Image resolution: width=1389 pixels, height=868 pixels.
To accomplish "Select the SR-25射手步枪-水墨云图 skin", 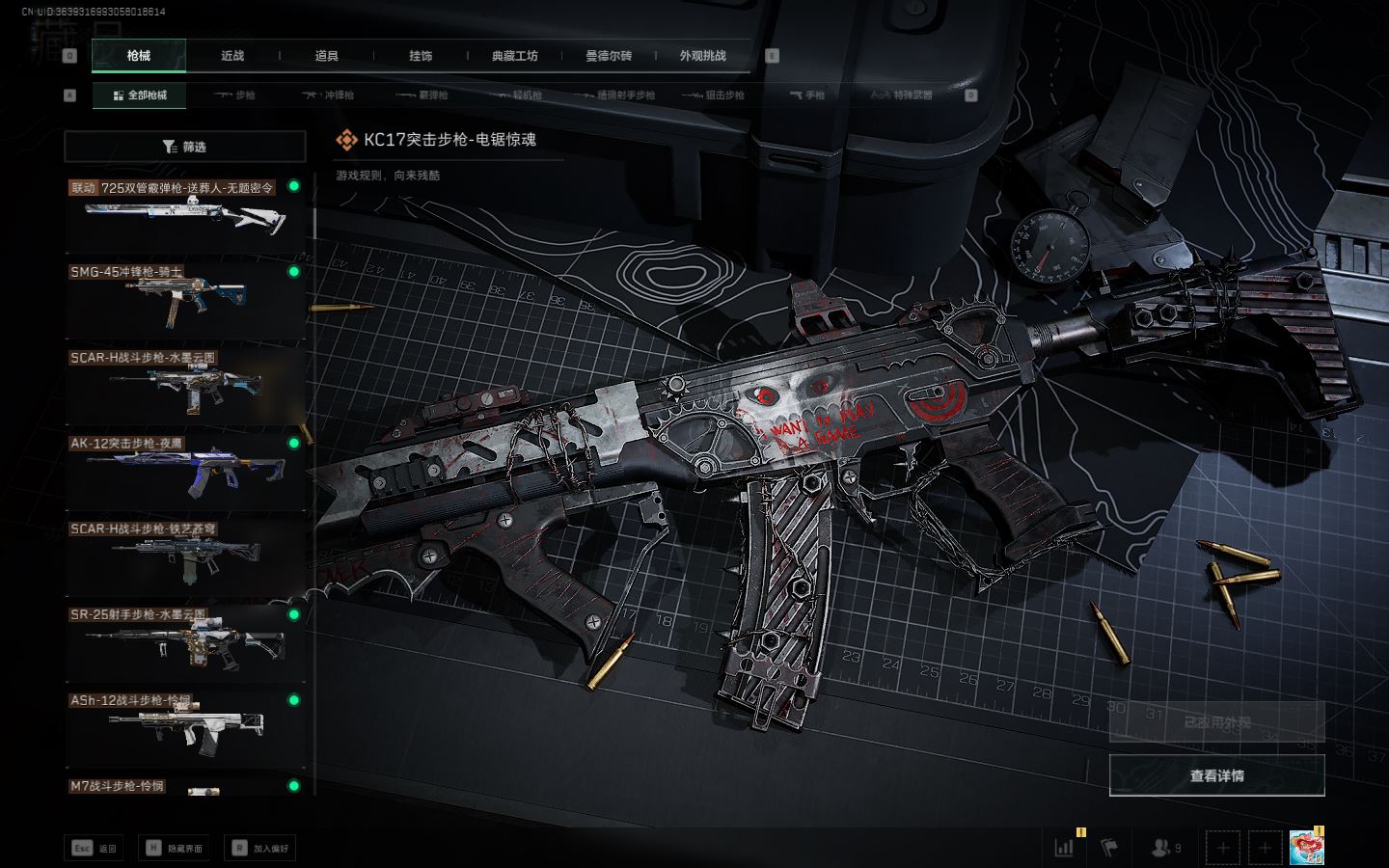I will point(185,643).
